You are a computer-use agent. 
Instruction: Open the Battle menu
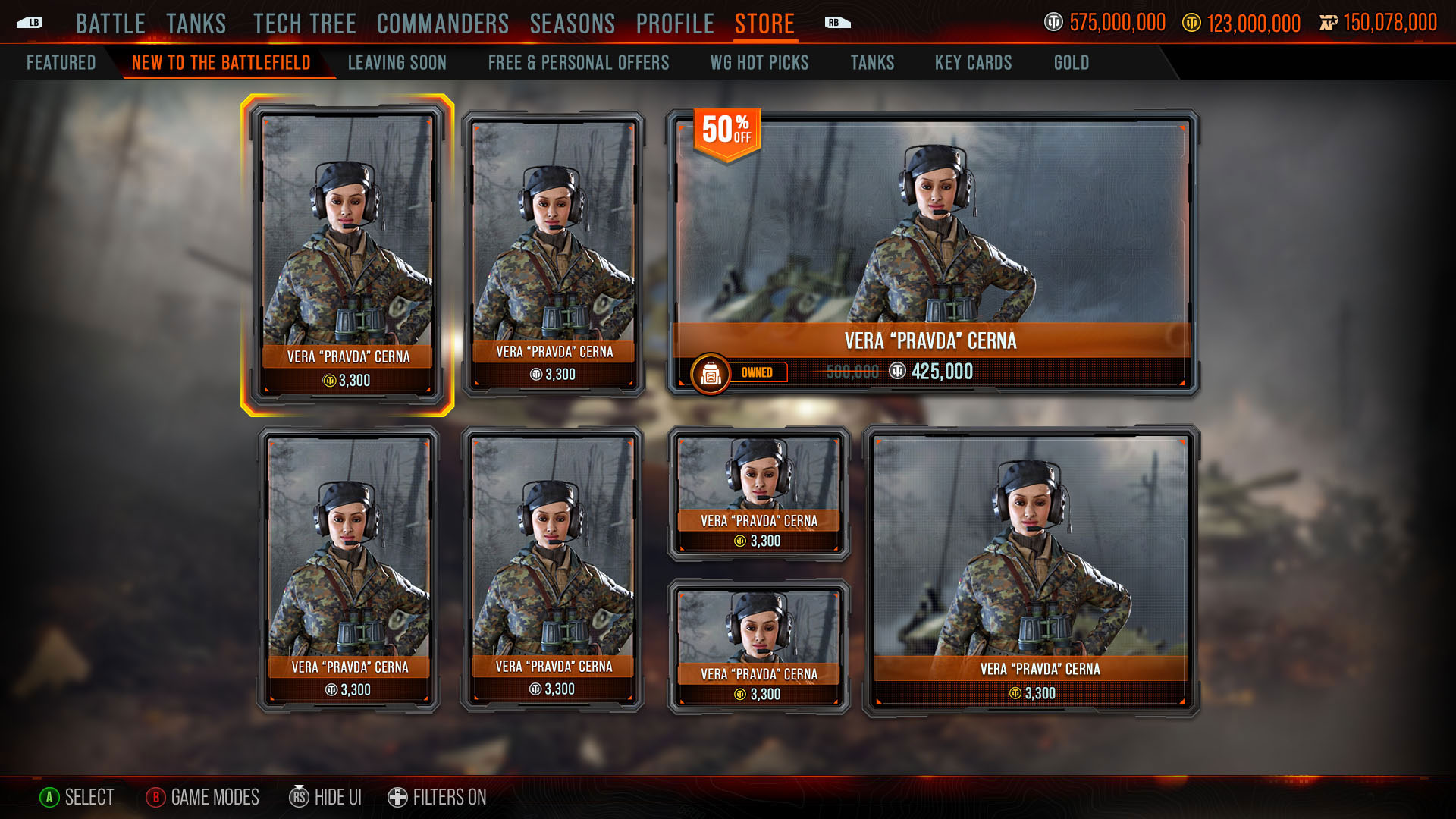click(110, 24)
